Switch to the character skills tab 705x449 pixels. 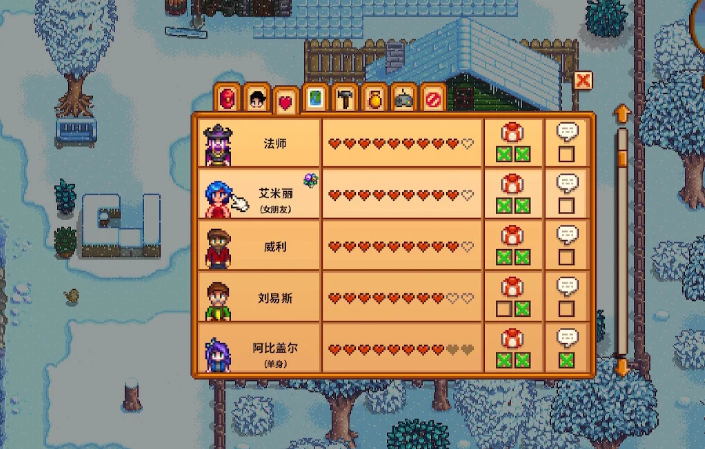tap(257, 99)
